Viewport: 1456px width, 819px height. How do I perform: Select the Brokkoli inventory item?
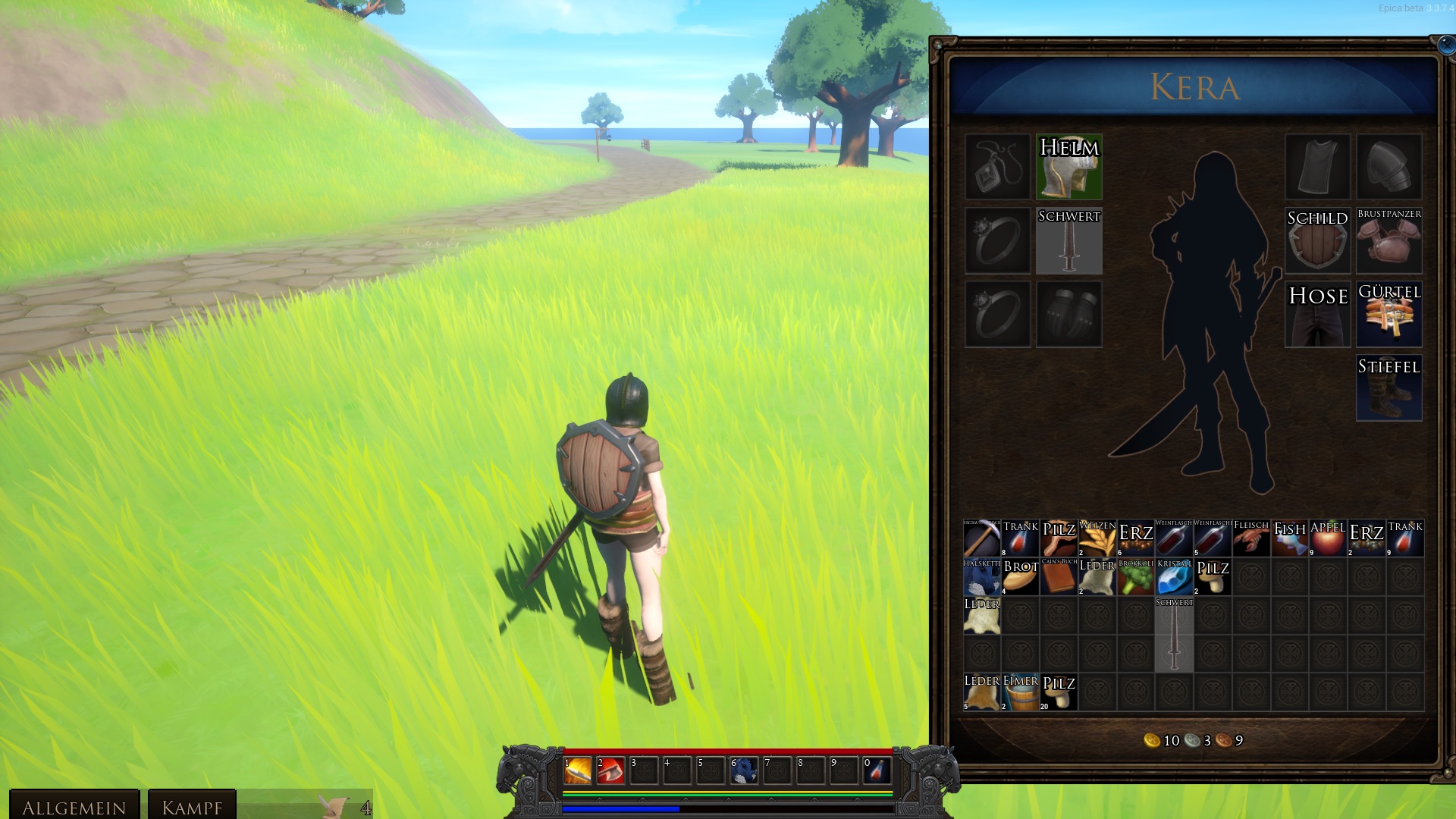pos(1135,577)
